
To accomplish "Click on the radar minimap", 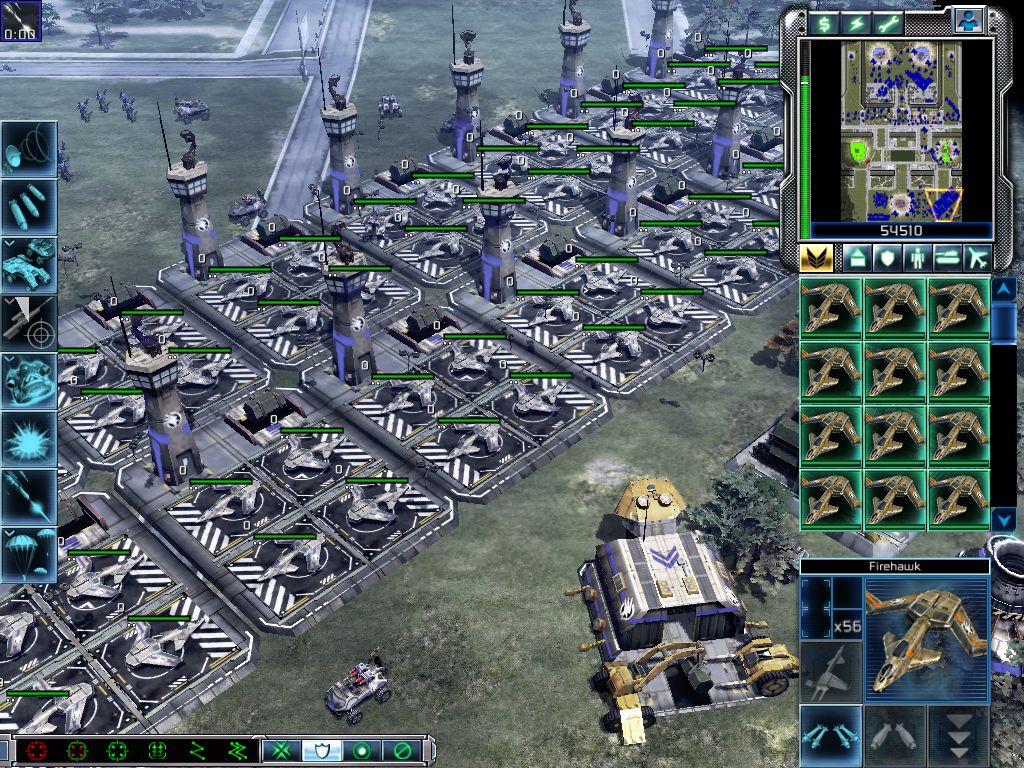I will point(900,130).
